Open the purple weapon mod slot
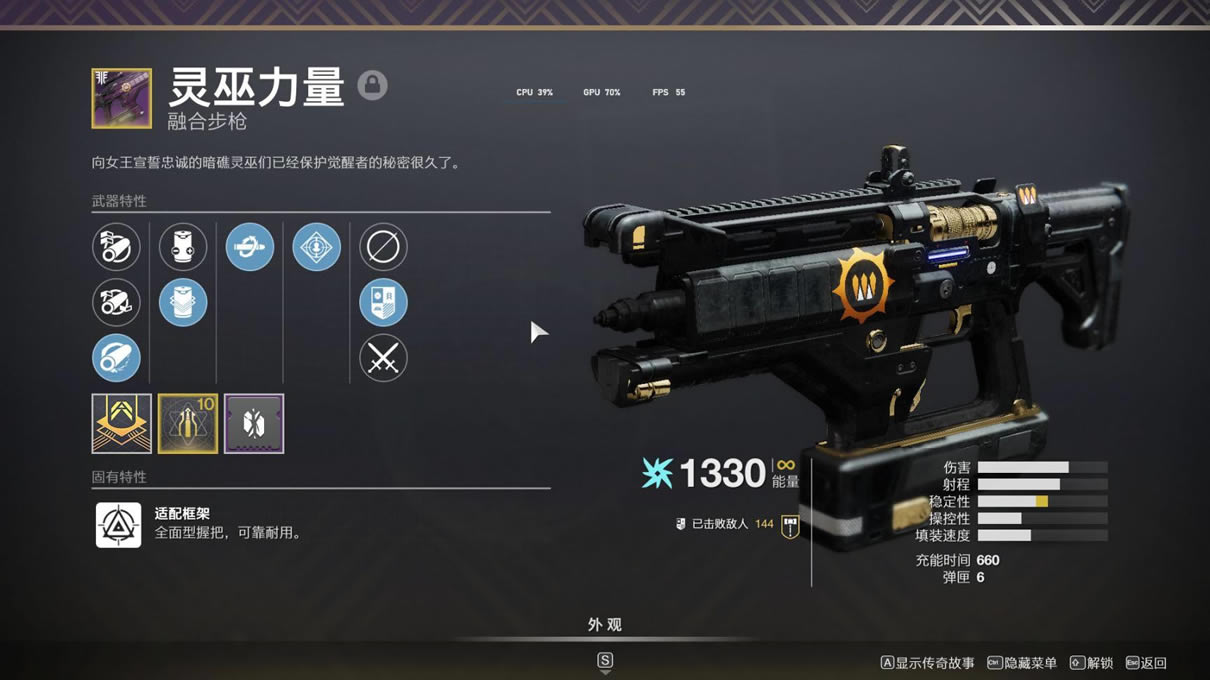Image resolution: width=1210 pixels, height=680 pixels. (x=254, y=423)
